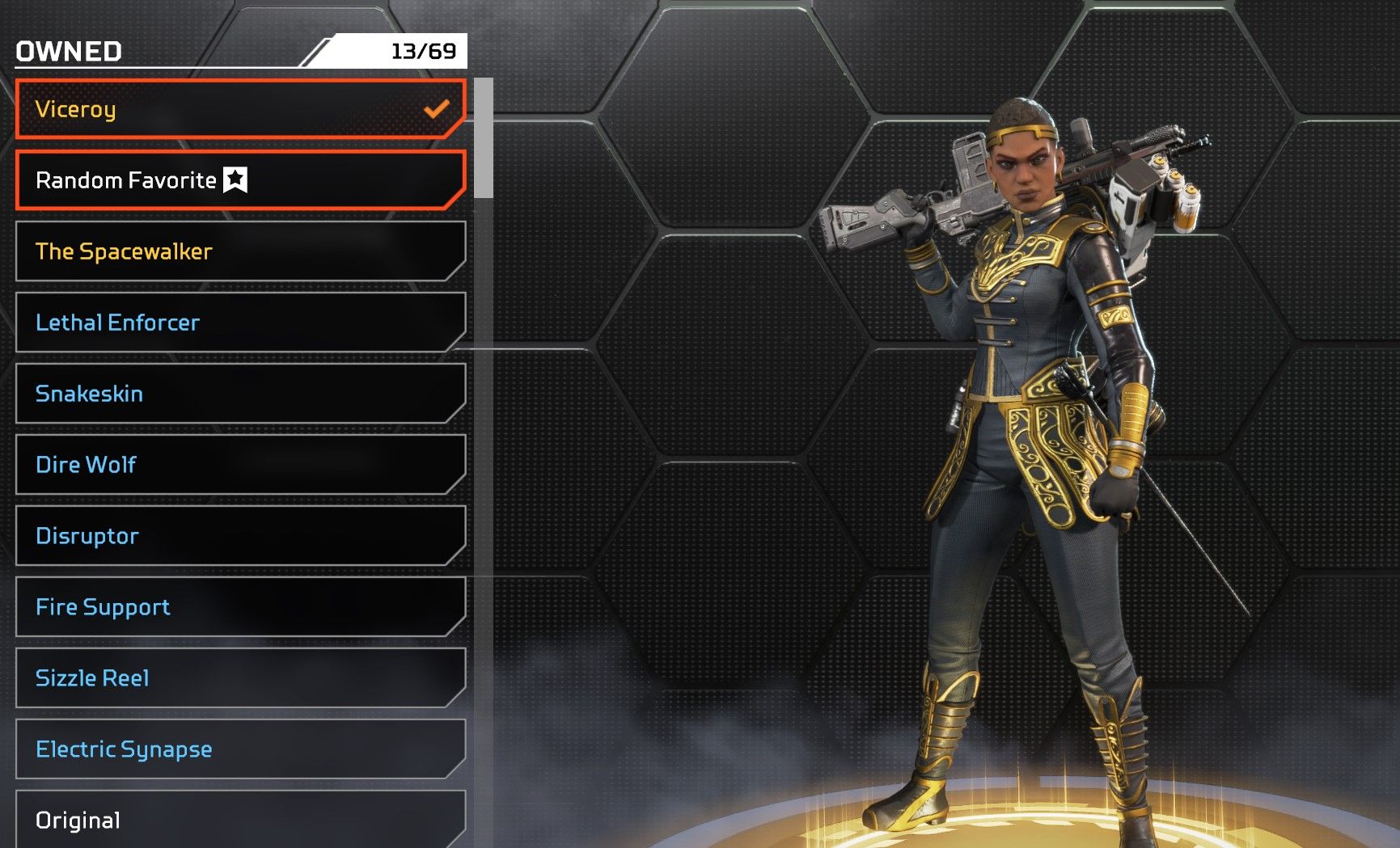
Task: Choose the Disruptor skin
Action: pos(240,536)
